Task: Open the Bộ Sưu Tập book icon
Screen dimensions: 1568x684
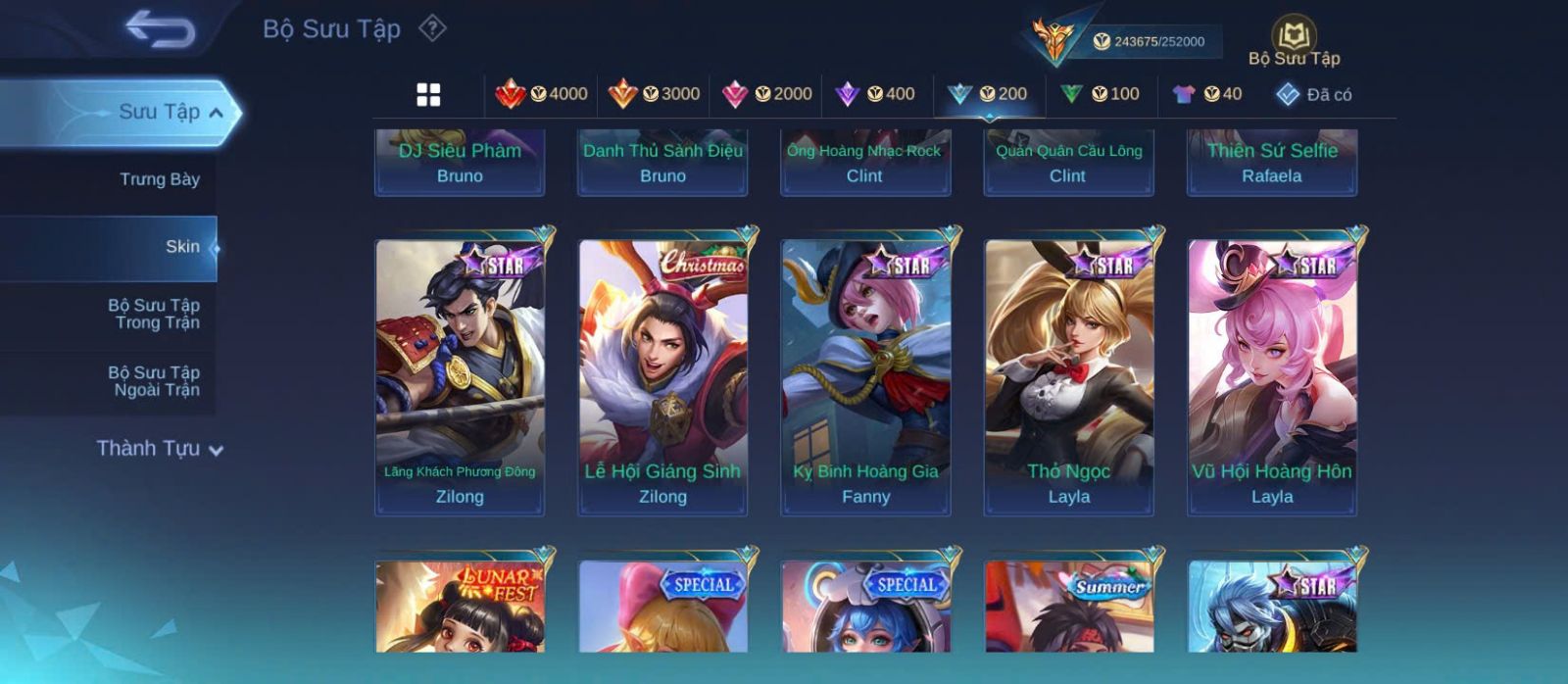Action: pos(1294,36)
